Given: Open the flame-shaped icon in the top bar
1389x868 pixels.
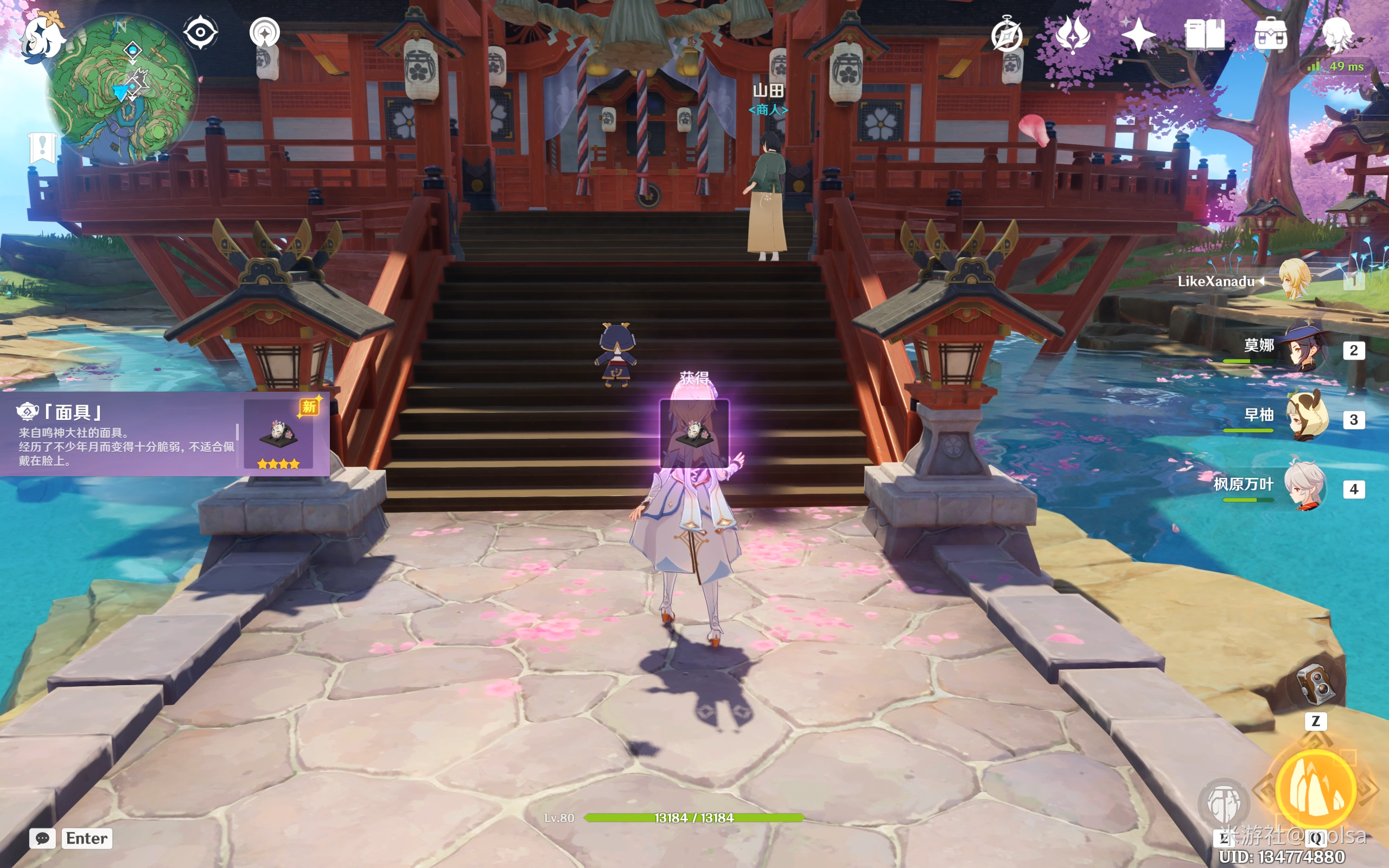Looking at the screenshot, I should point(1072,34).
